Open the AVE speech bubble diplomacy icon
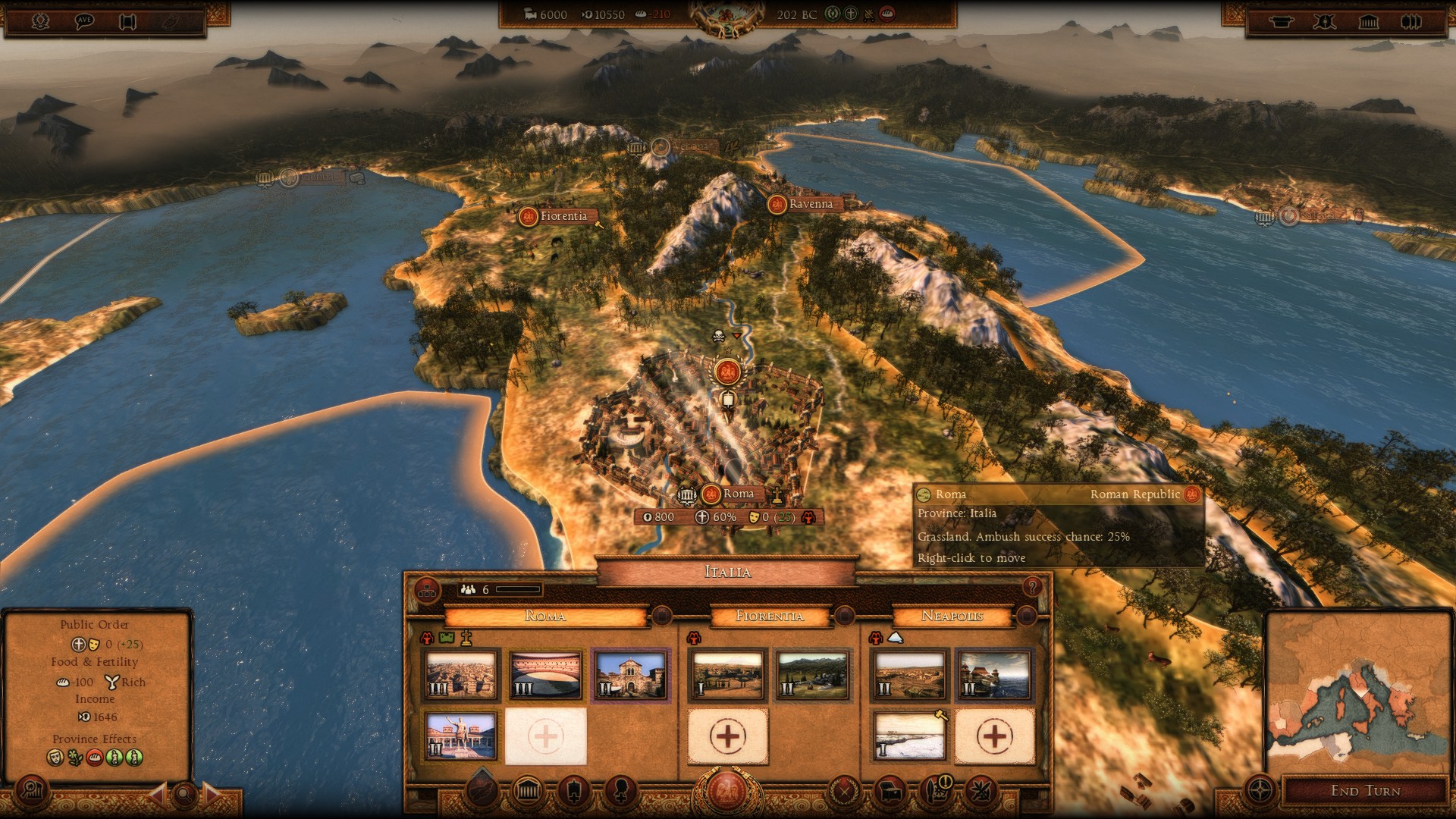Screen dimensions: 1456x819 (x=84, y=21)
